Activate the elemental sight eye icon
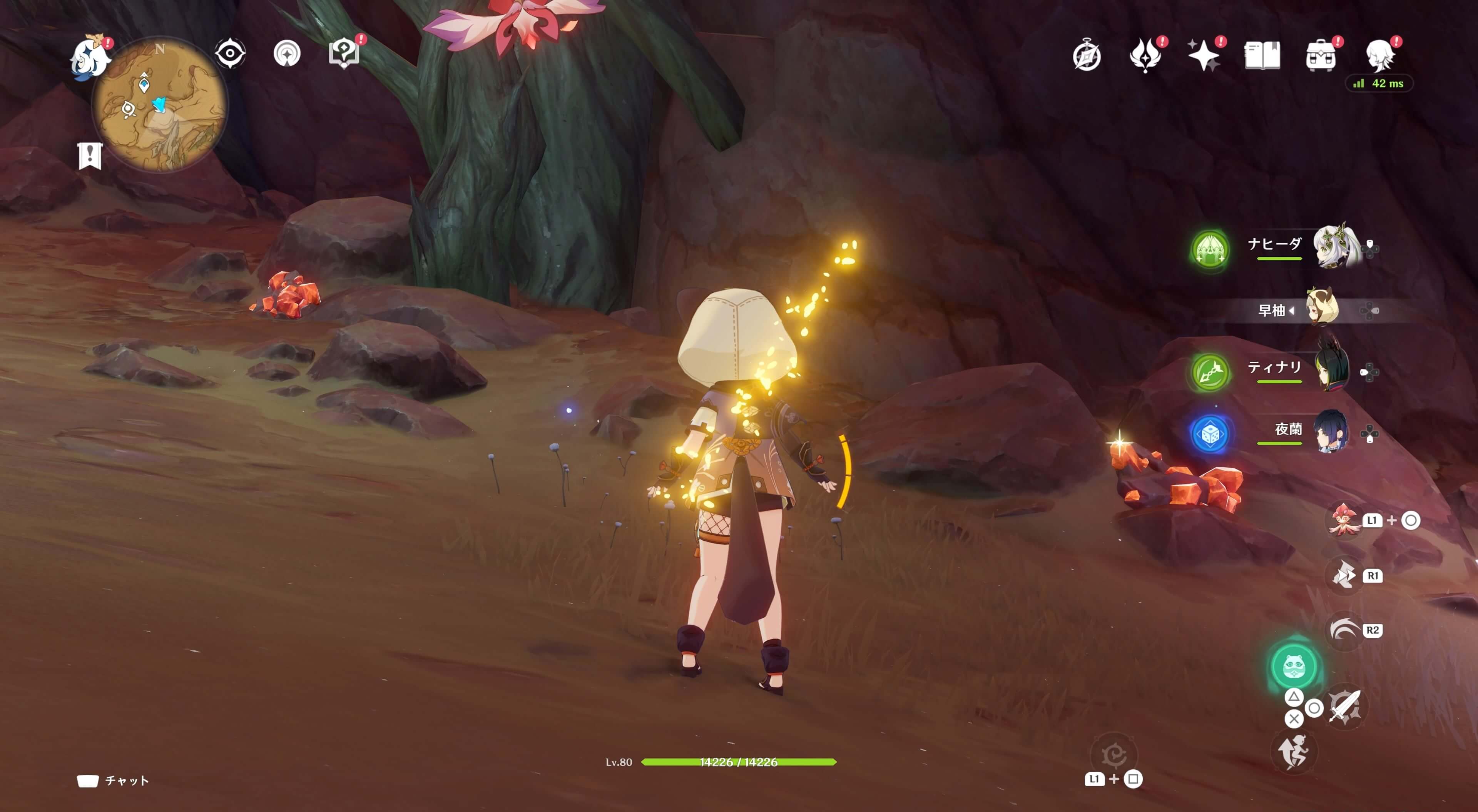1478x812 pixels. coord(230,54)
